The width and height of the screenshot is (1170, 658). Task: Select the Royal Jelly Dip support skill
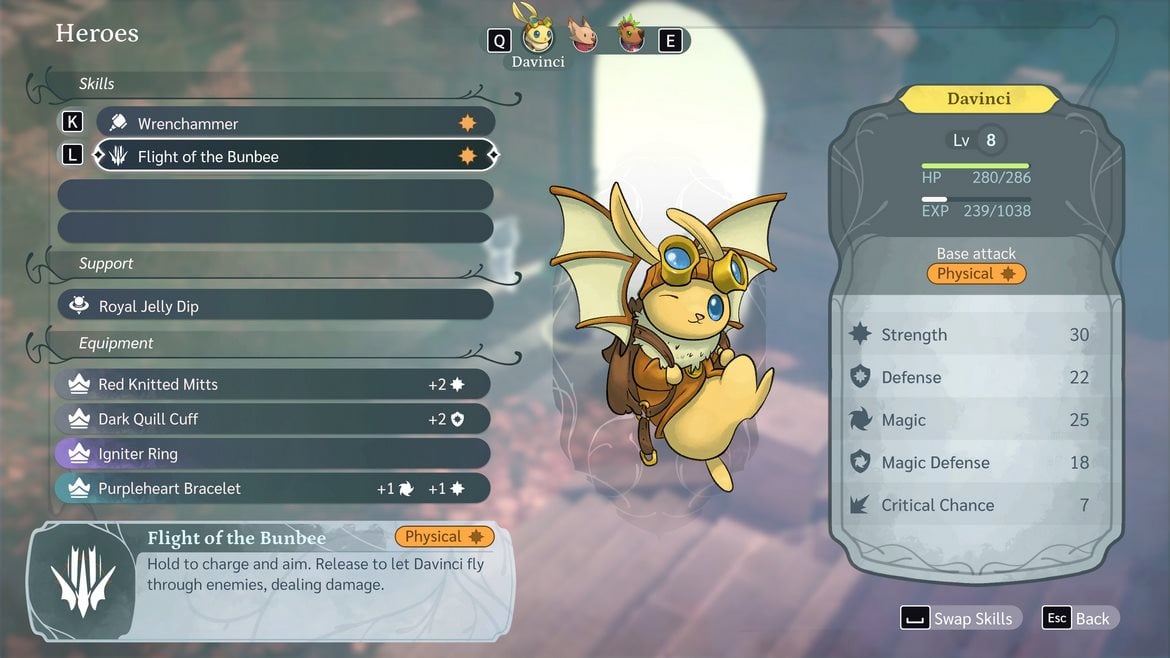coord(275,306)
